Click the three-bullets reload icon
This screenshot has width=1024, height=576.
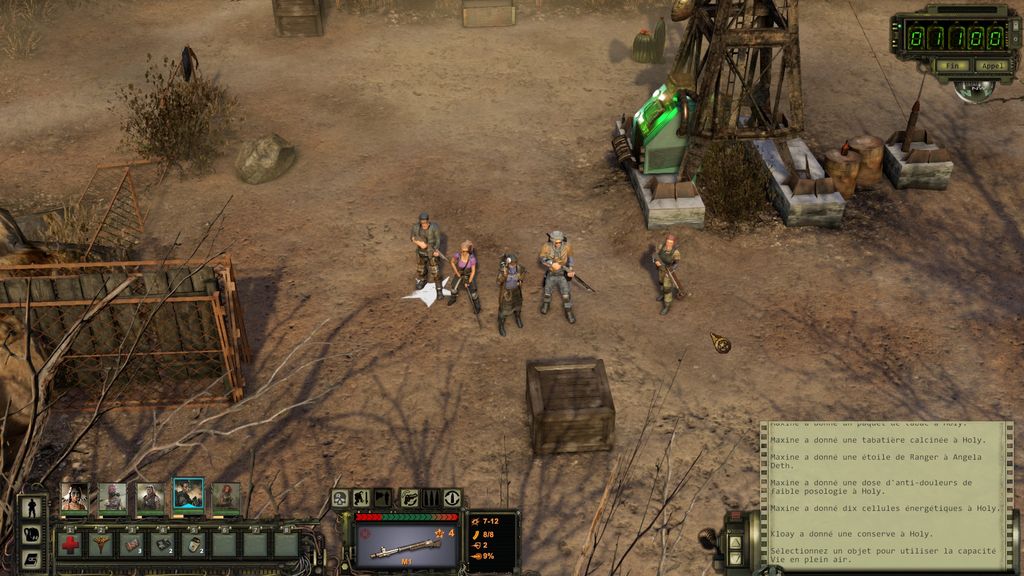[x=431, y=498]
